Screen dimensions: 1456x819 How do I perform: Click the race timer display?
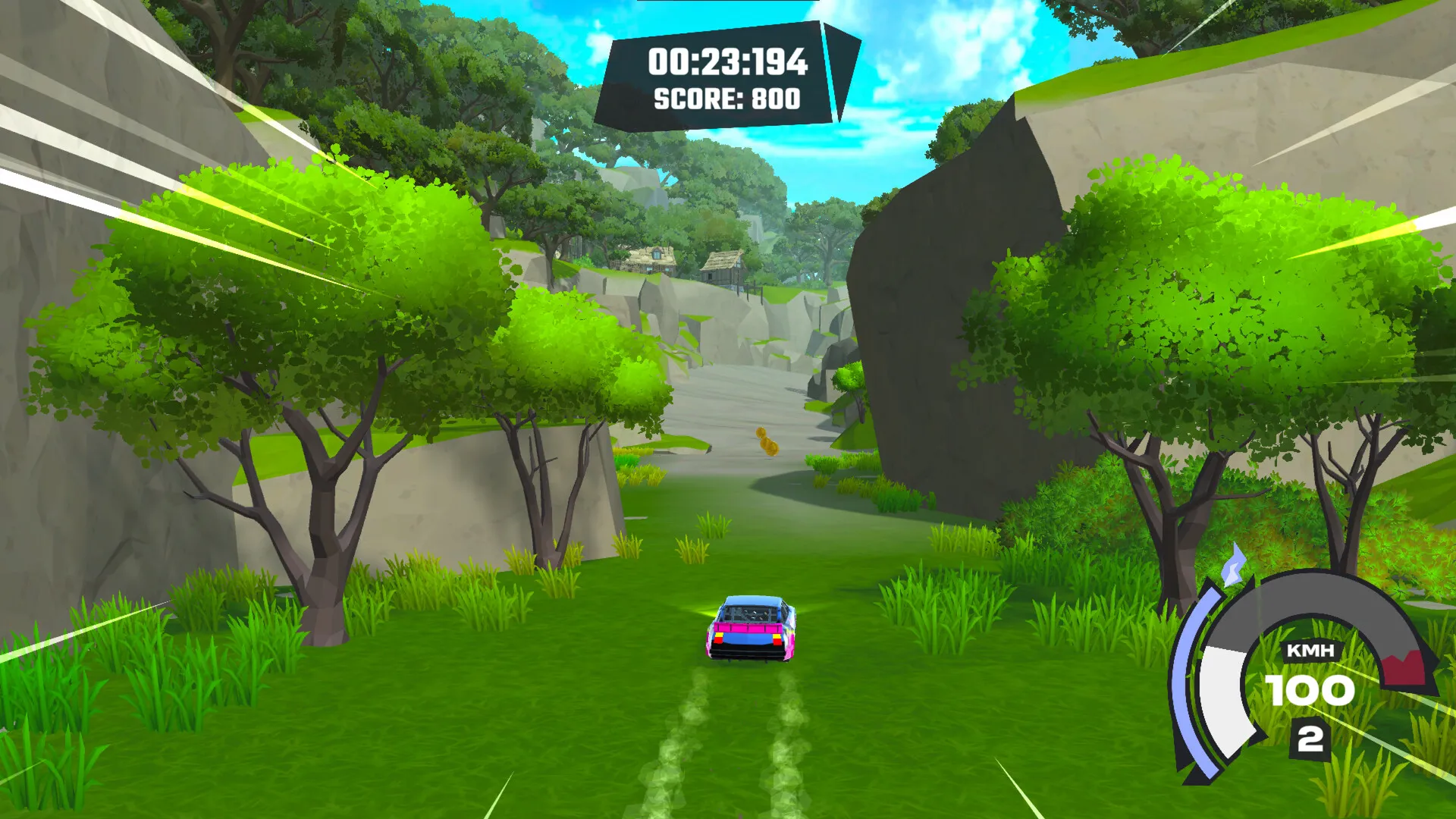coord(728,64)
